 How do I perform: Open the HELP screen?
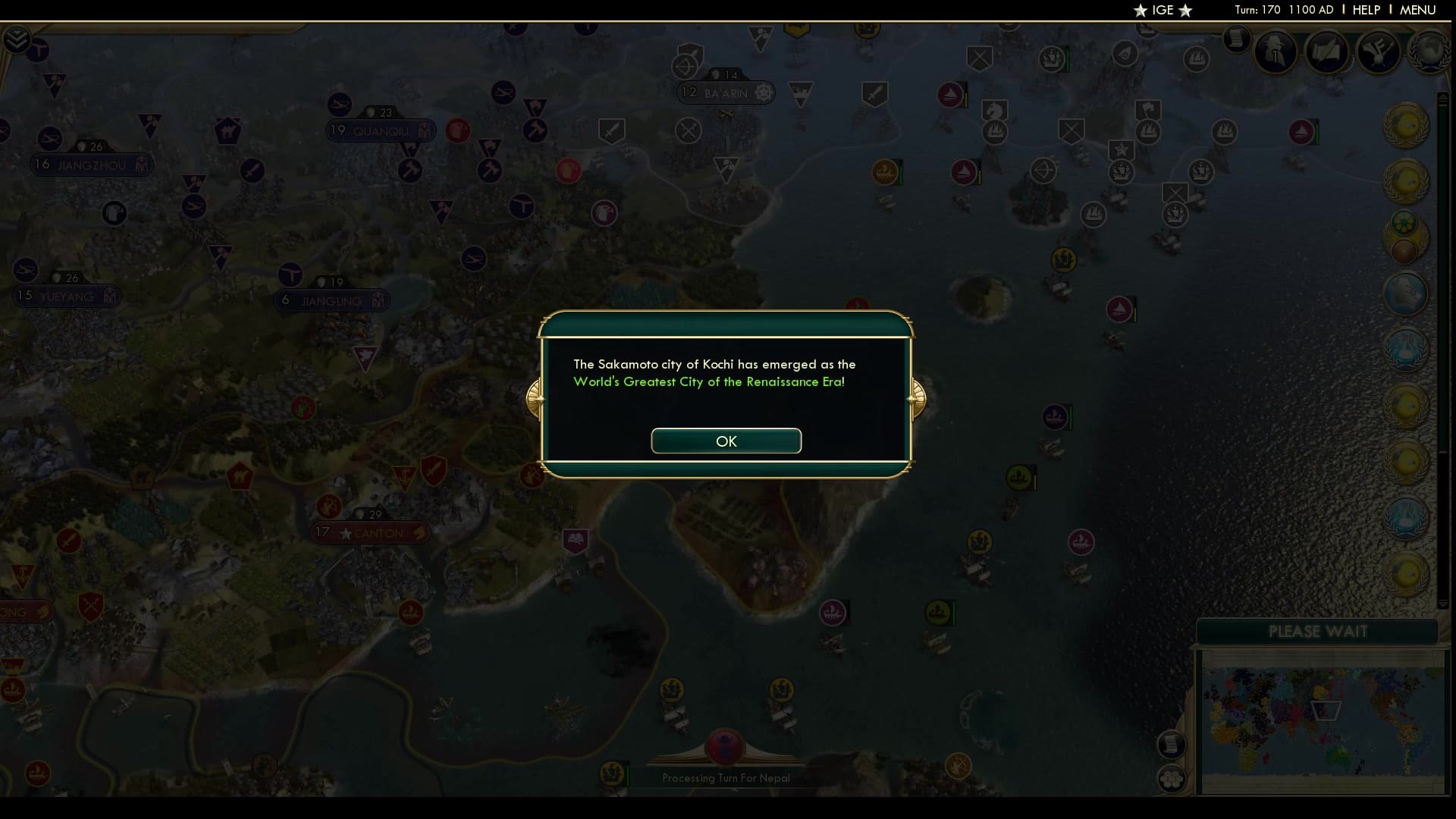[x=1364, y=10]
